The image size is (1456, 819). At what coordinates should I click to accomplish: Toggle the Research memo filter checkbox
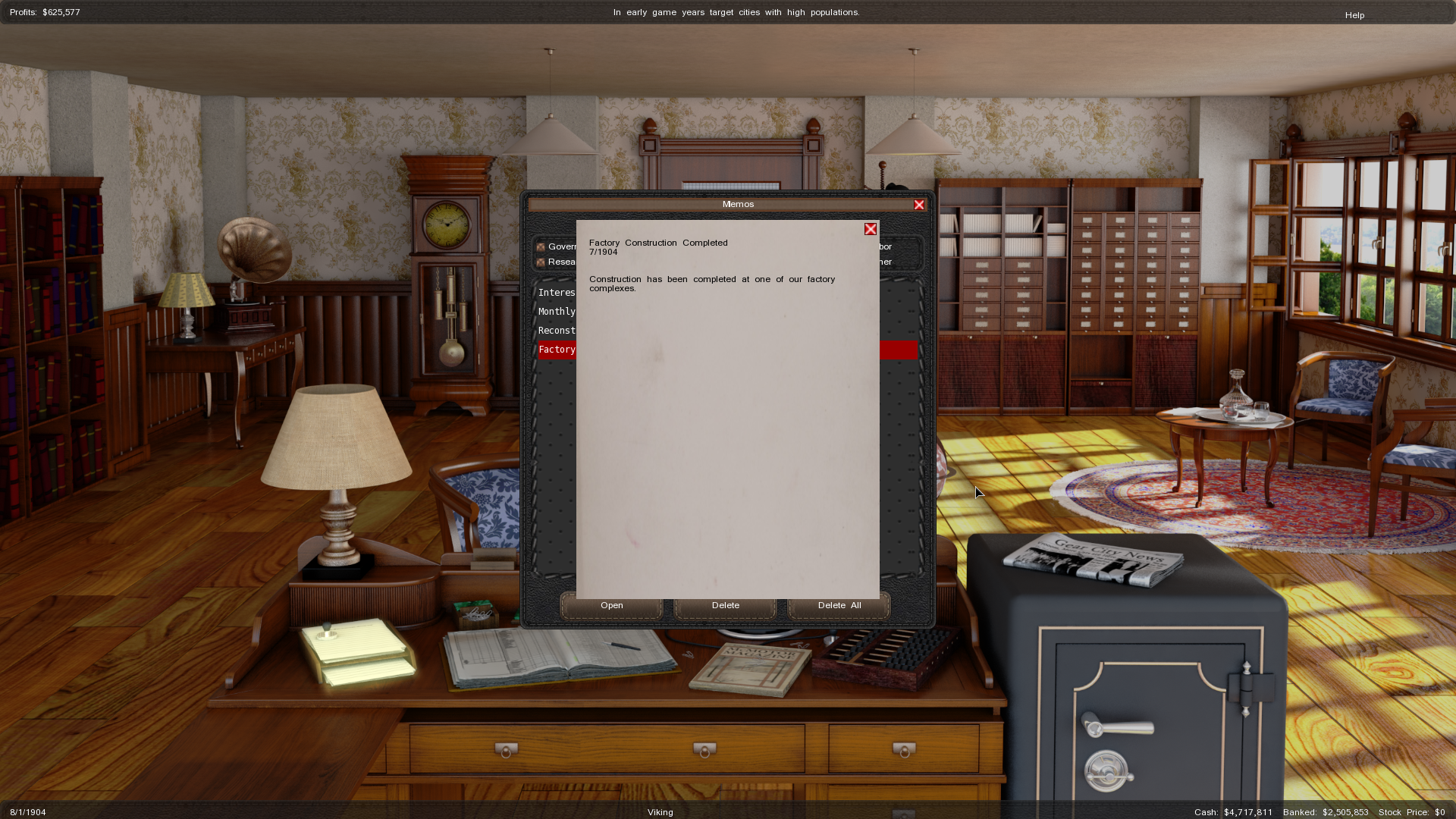pyautogui.click(x=541, y=262)
